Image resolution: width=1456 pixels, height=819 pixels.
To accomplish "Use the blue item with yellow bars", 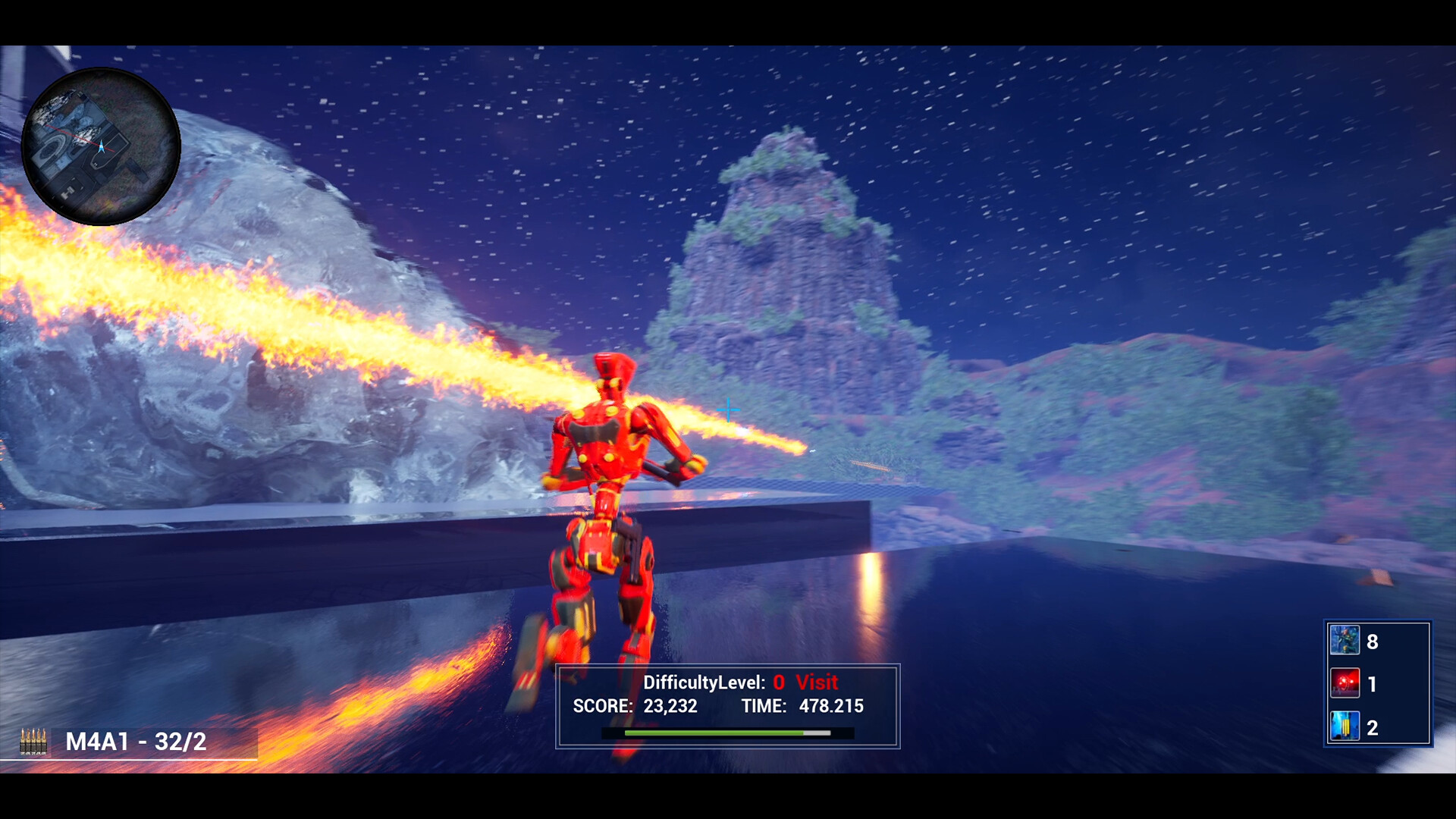I will pos(1345,726).
